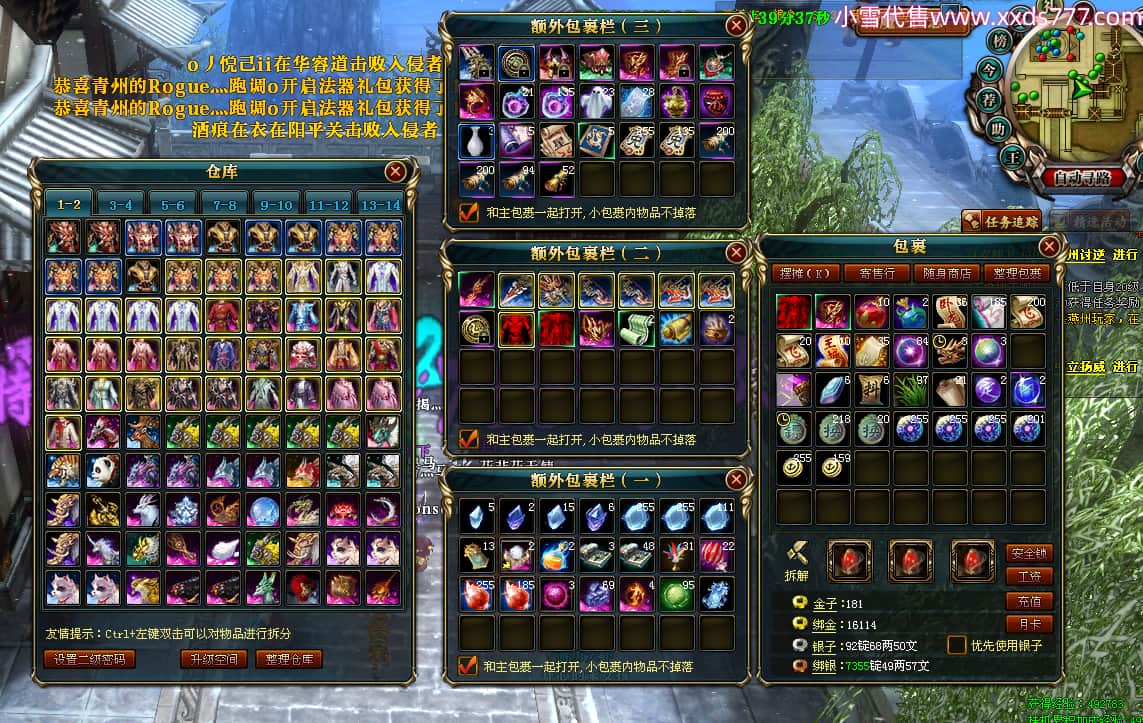Open the 摆摊(K) stall button
Viewport: 1143px width, 723px height.
(804, 273)
